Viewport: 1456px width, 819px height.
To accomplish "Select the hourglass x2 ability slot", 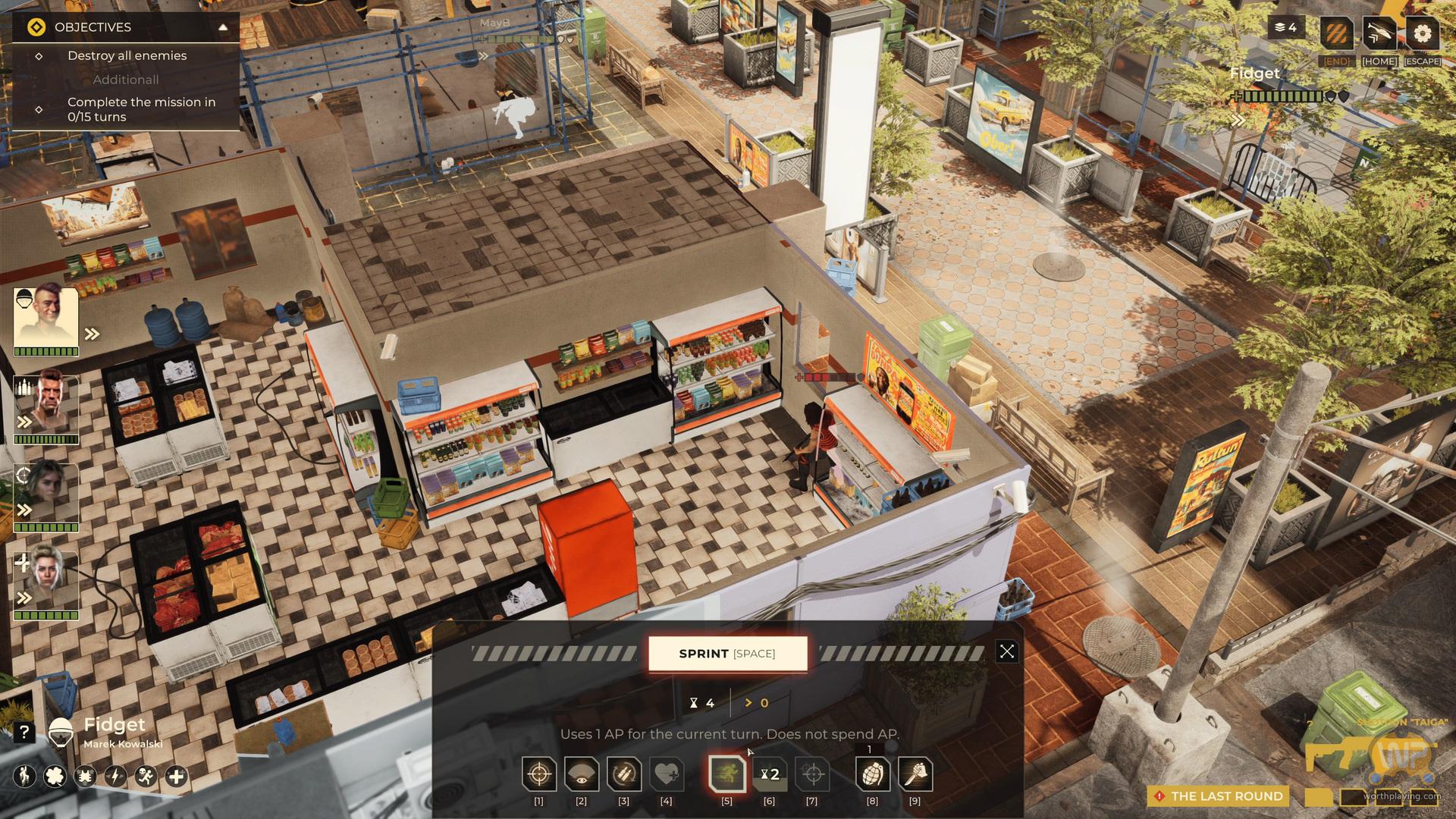I will (770, 774).
